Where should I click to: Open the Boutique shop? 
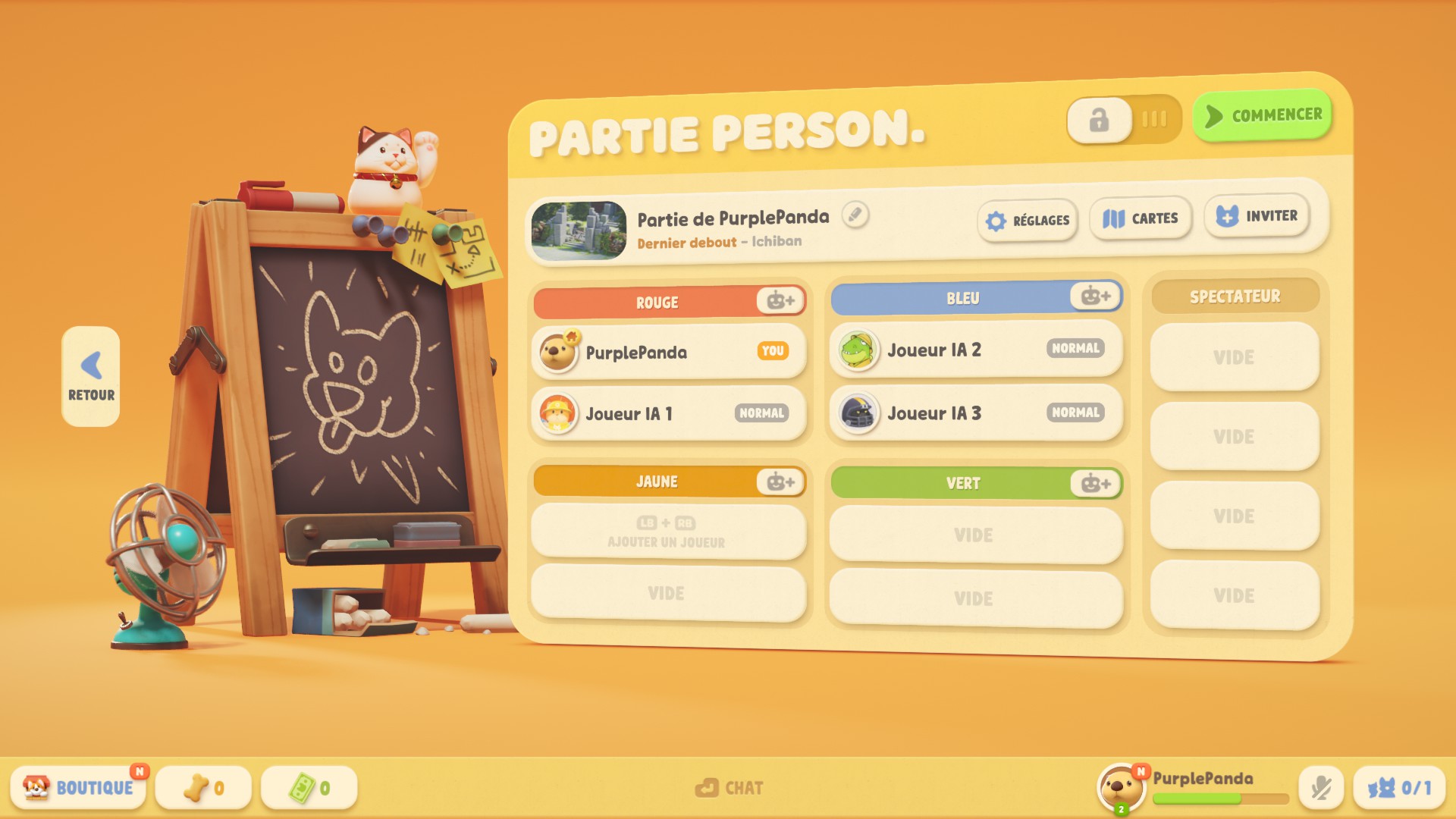(78, 786)
